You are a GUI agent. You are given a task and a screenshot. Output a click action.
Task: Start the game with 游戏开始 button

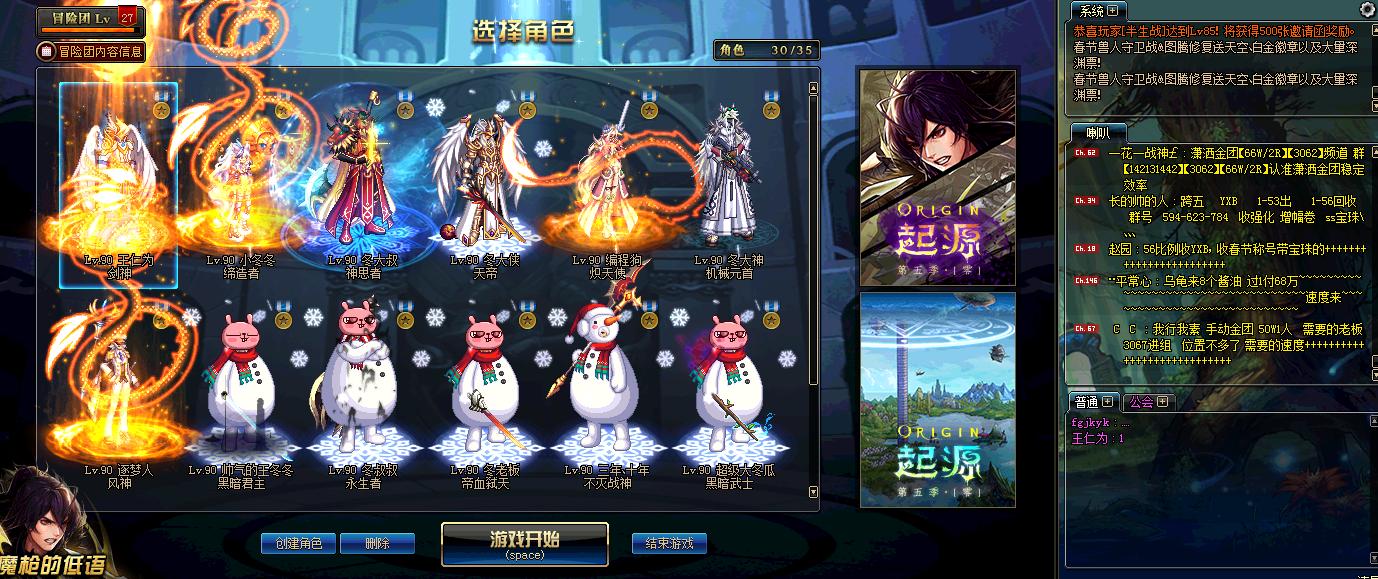(524, 543)
